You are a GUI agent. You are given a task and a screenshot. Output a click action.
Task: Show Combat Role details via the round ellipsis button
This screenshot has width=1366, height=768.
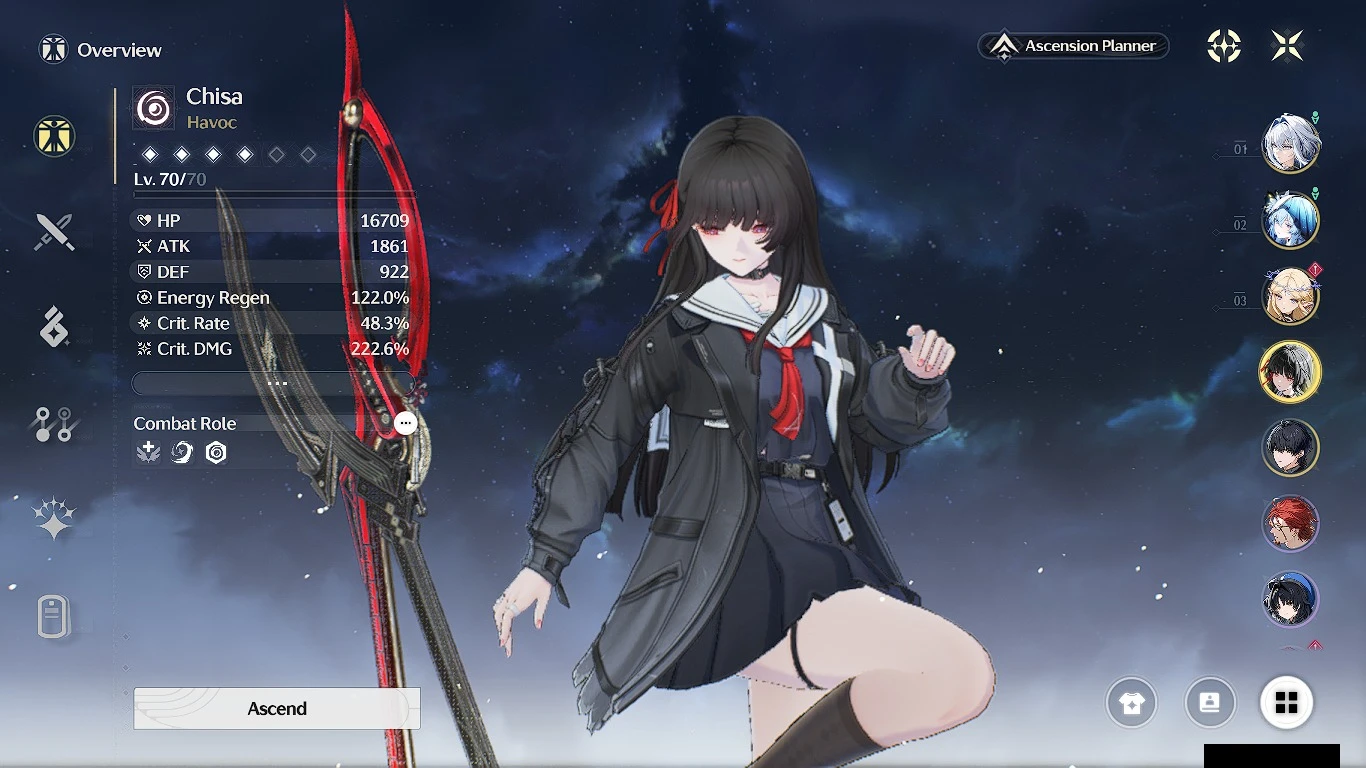click(405, 423)
